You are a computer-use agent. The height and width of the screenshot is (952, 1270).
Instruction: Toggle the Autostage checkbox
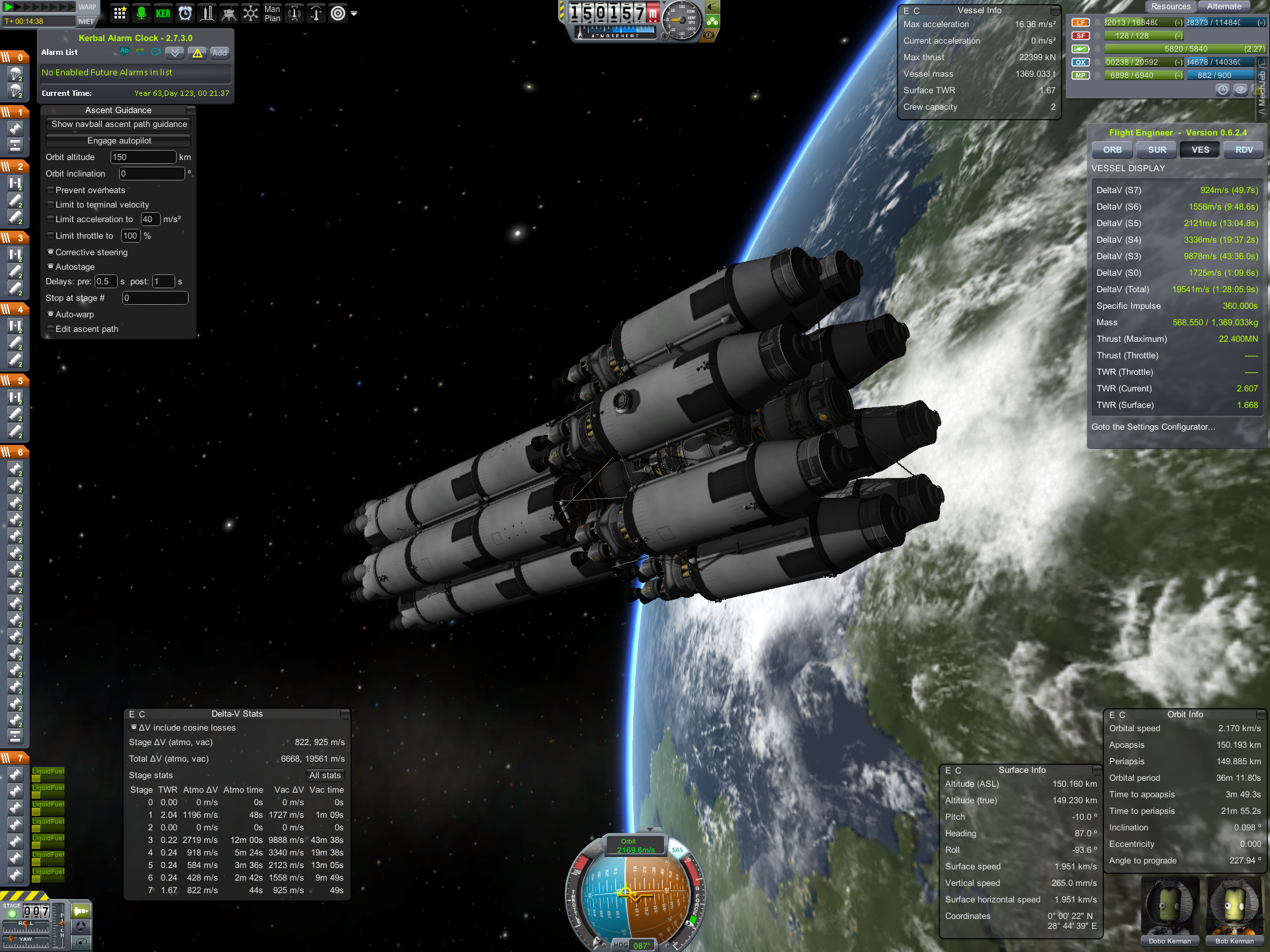tap(51, 267)
